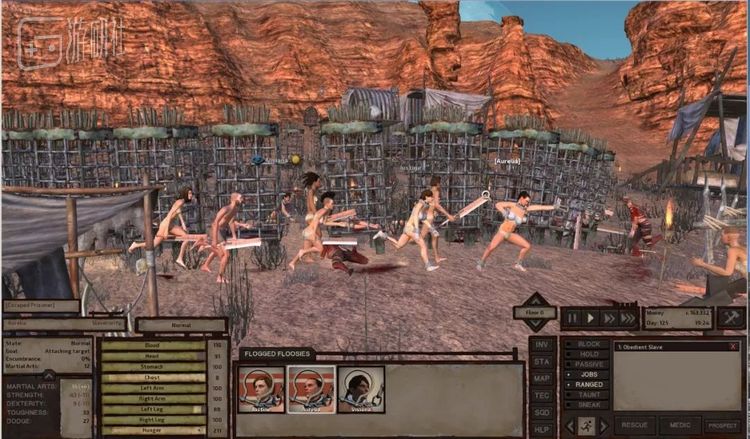Image resolution: width=750 pixels, height=439 pixels.
Task: Activate double fast-forward speed
Action: click(x=608, y=318)
